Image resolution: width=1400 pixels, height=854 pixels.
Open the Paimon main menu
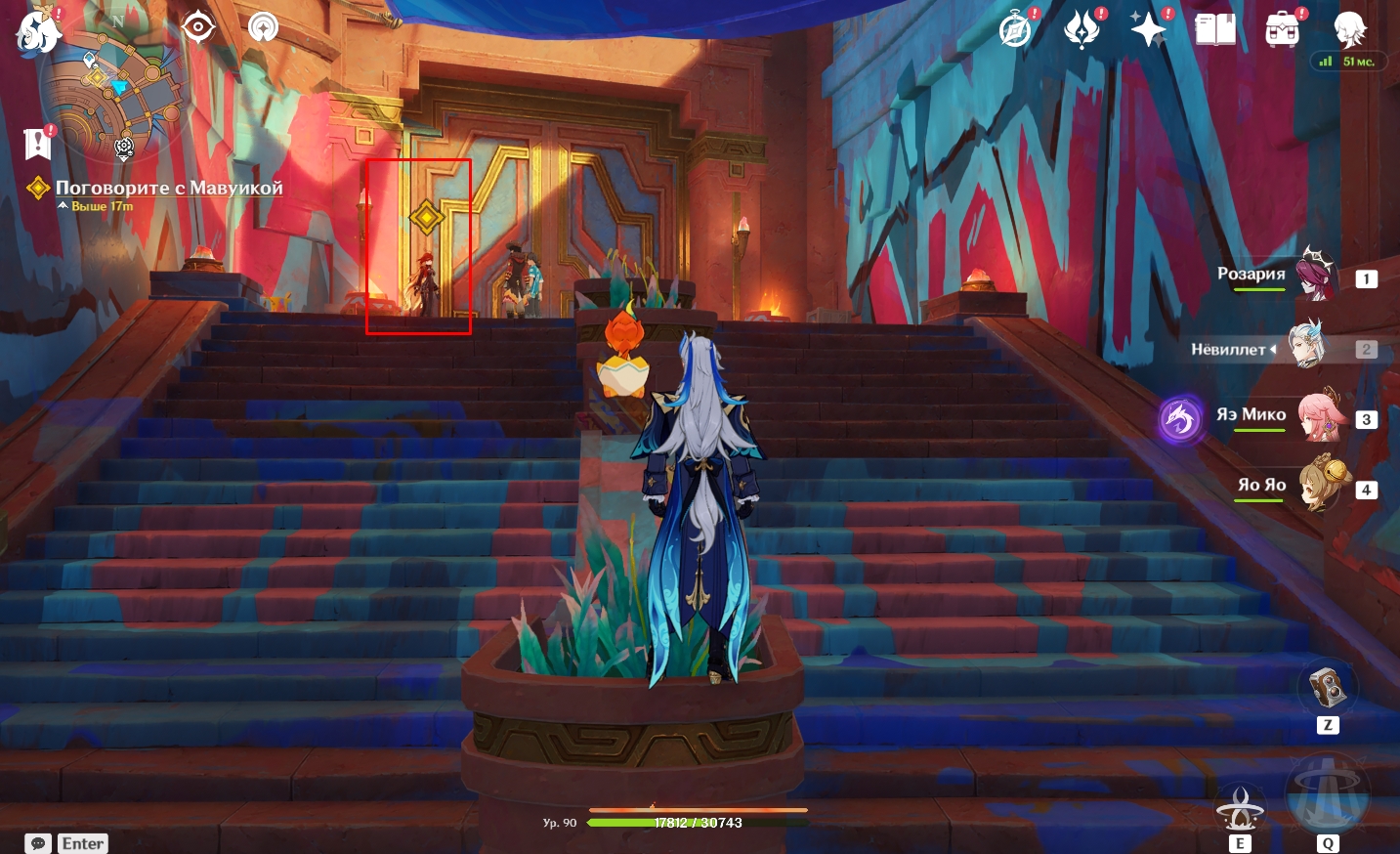(36, 31)
